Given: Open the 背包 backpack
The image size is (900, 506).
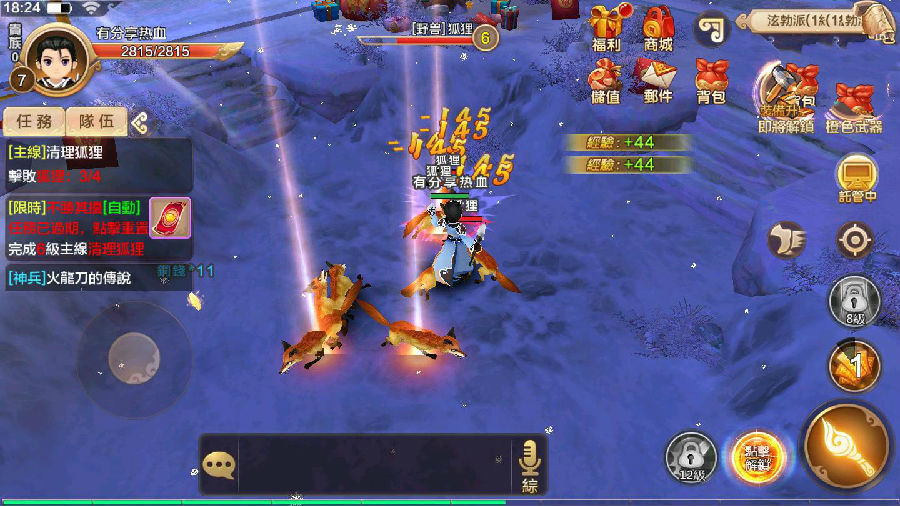Looking at the screenshot, I should tap(710, 80).
